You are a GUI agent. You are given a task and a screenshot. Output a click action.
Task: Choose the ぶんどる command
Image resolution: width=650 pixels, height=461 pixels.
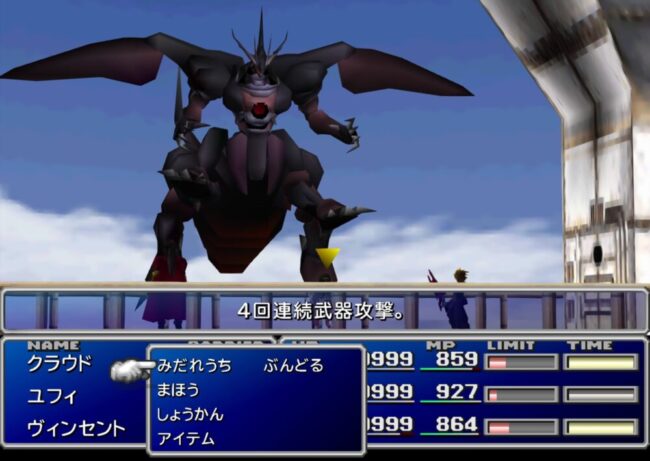(x=294, y=366)
